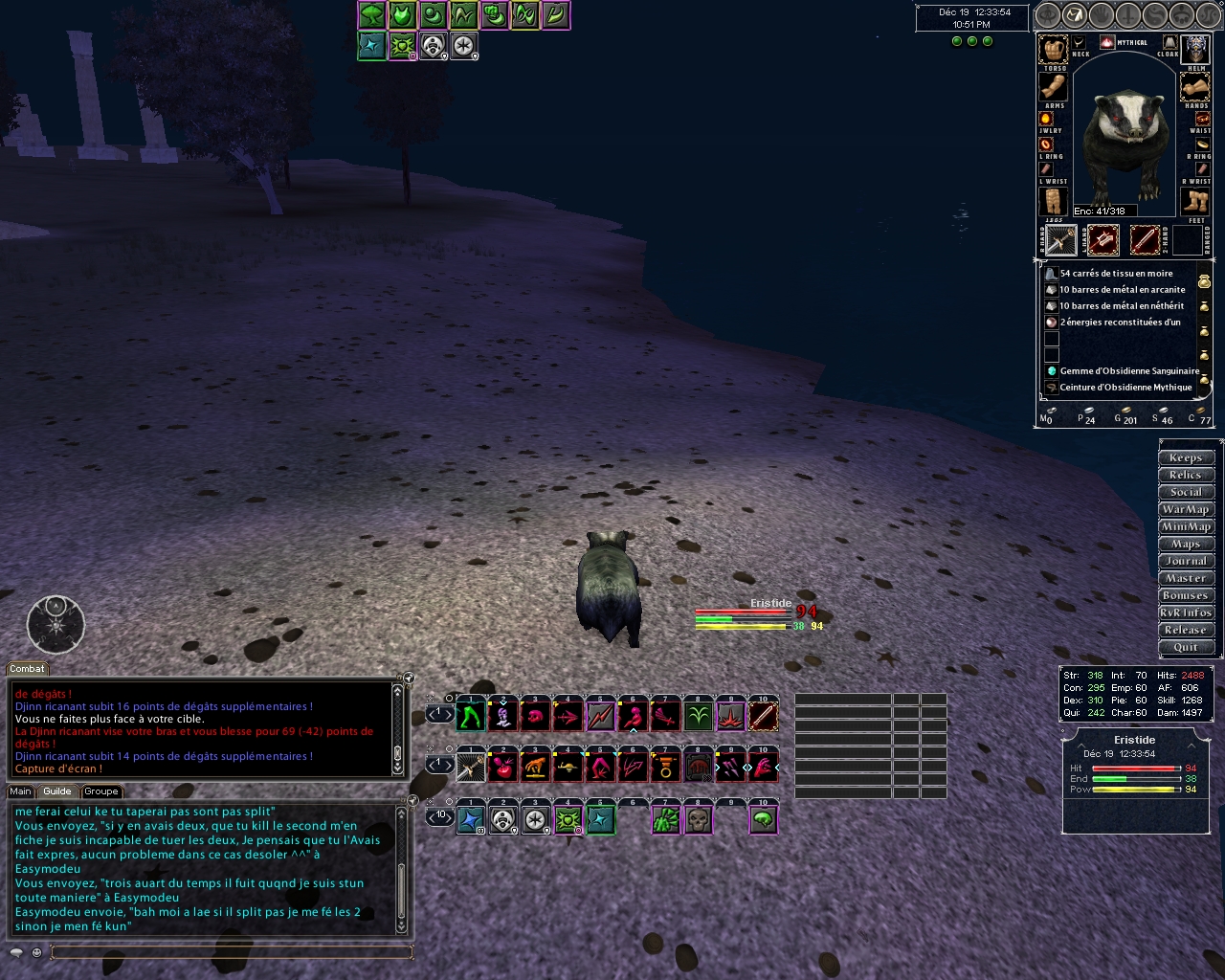Select the helm equipment slot
Image resolution: width=1225 pixels, height=980 pixels.
point(1196,49)
